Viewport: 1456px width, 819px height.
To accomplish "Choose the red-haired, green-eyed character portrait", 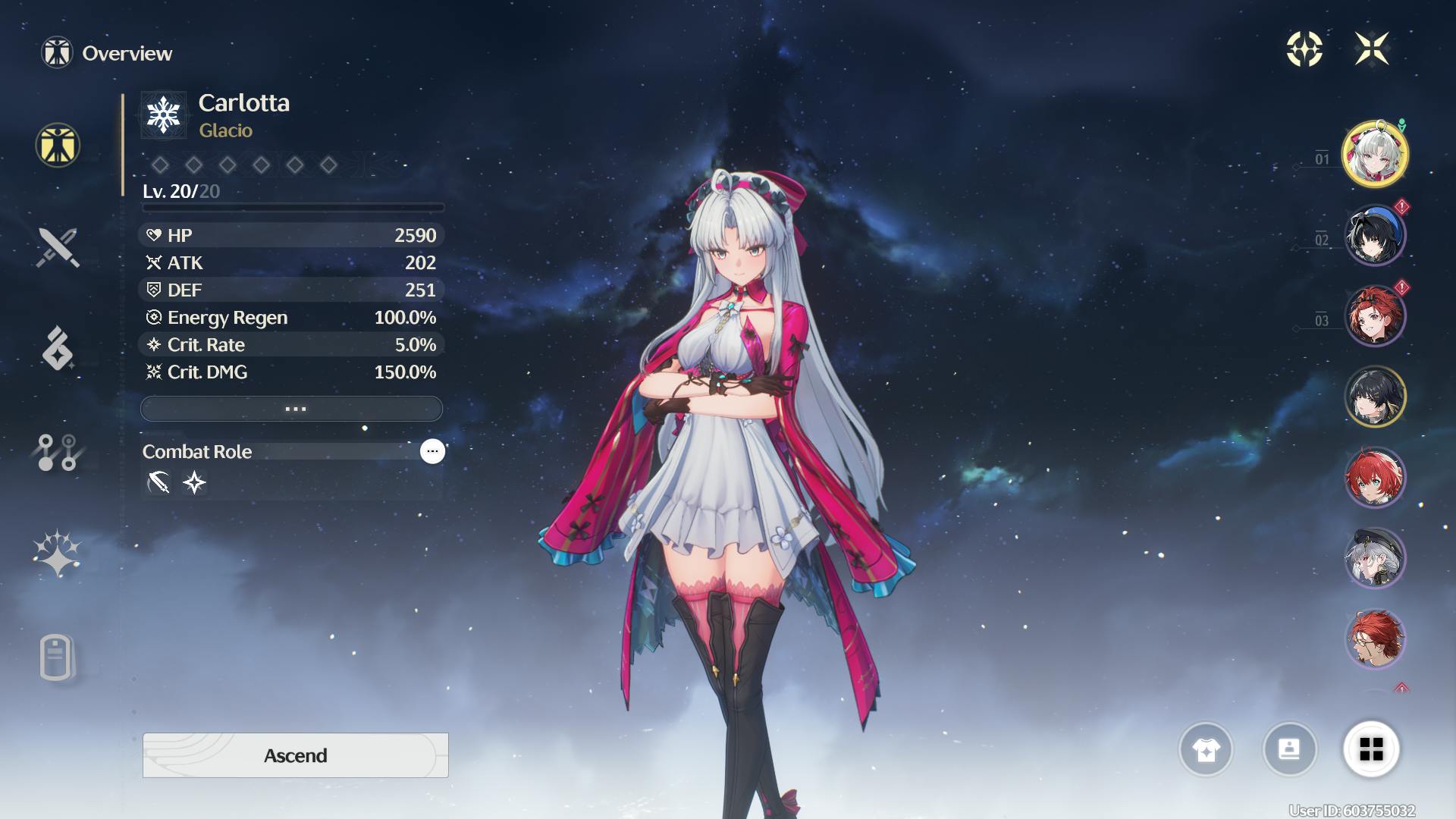I will [x=1374, y=478].
